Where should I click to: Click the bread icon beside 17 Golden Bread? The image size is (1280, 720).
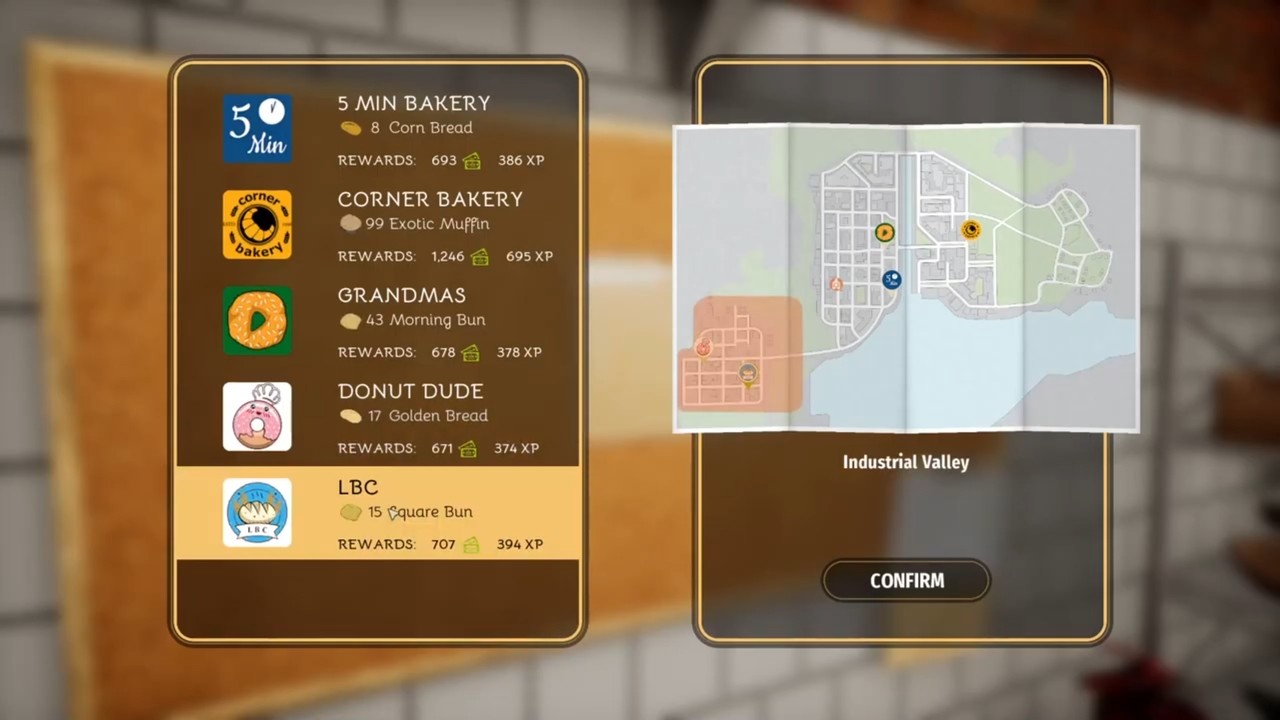coord(351,415)
